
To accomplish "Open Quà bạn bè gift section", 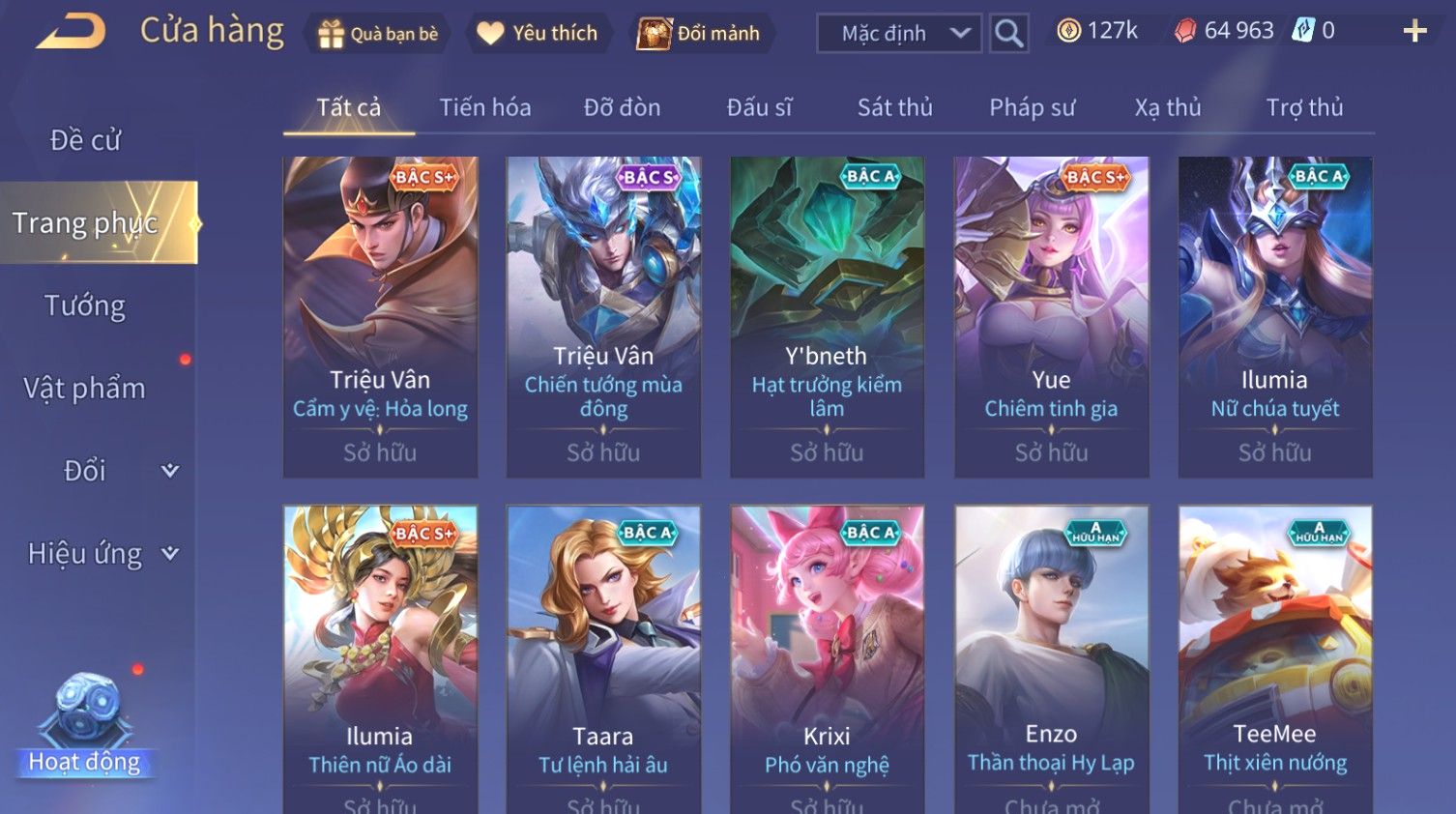I will (x=378, y=34).
